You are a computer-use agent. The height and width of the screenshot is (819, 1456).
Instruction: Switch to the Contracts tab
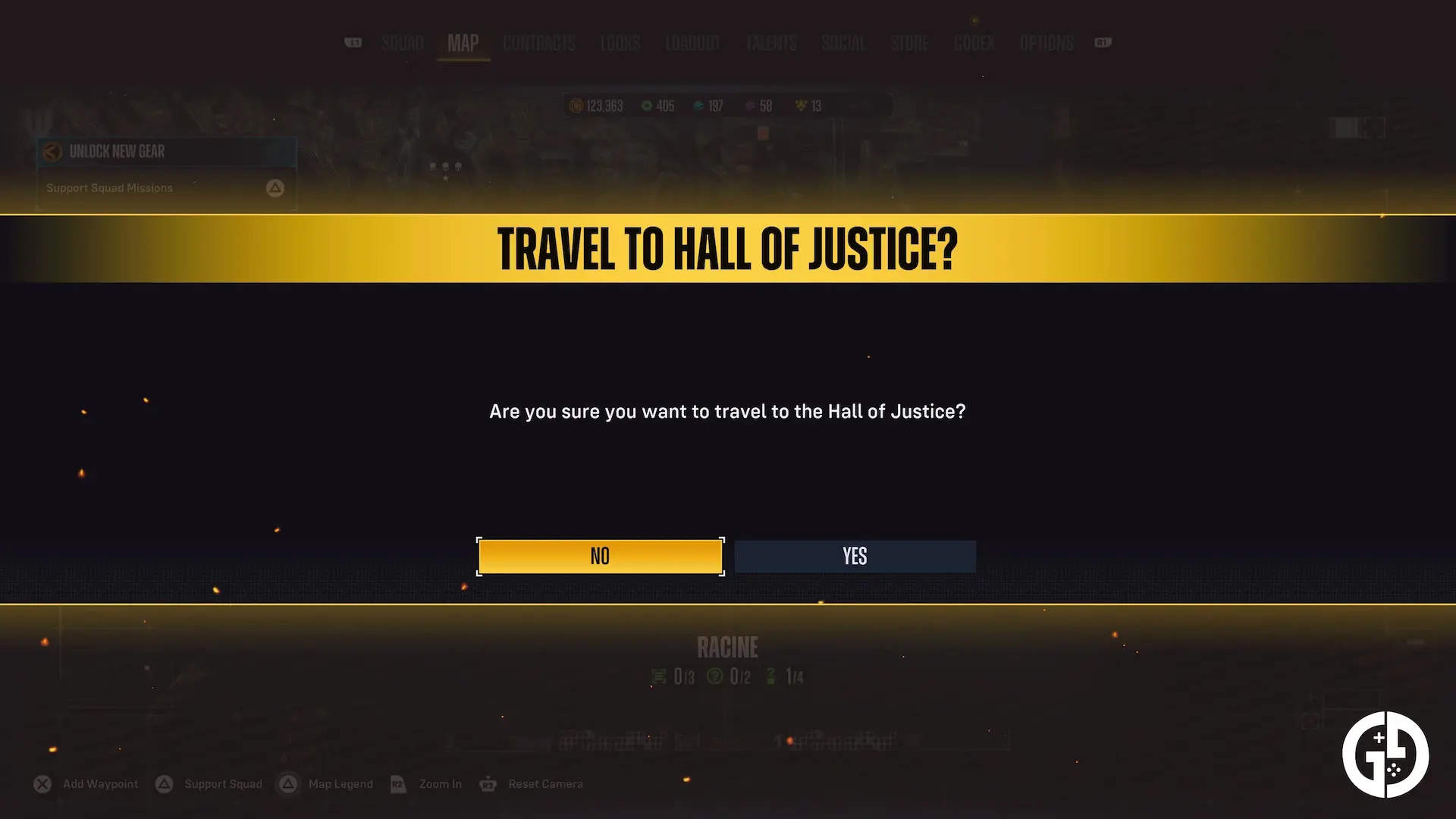pos(538,43)
